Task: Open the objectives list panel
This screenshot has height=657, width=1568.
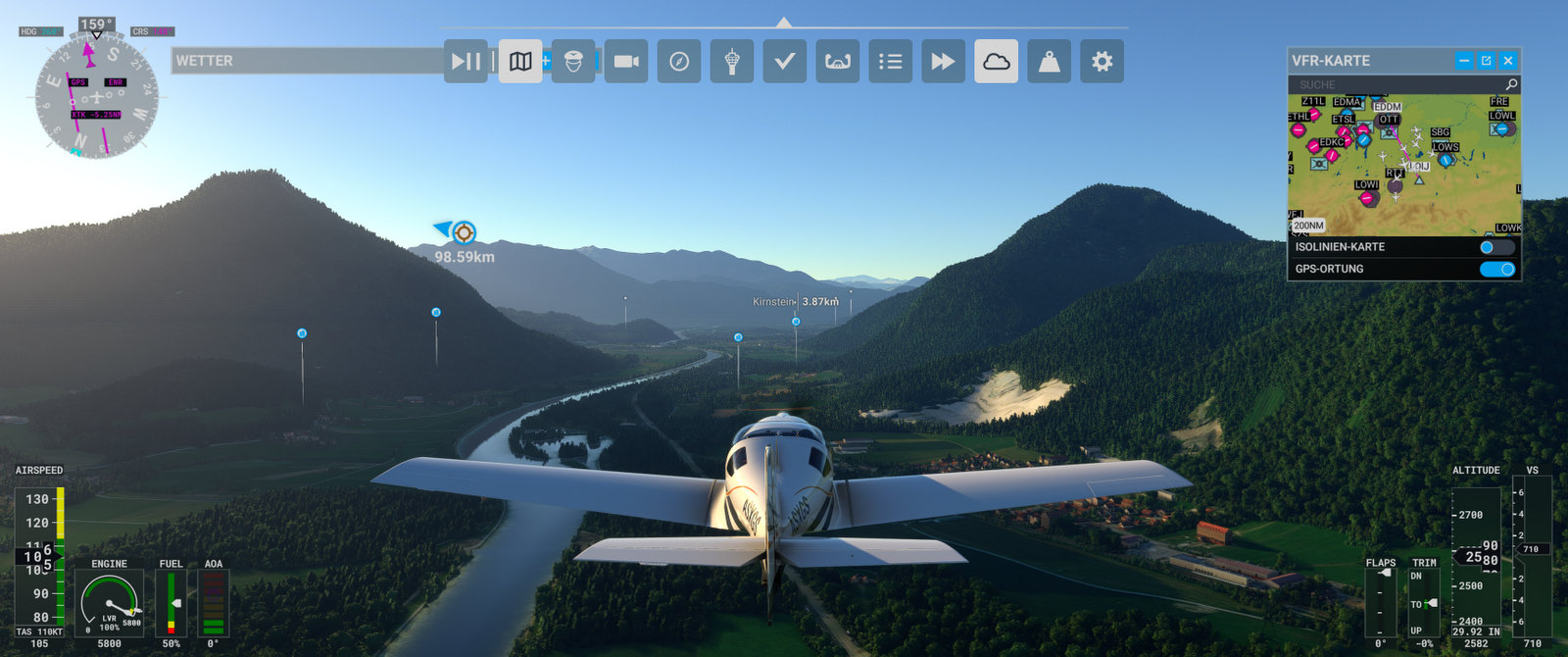Action: click(x=891, y=61)
